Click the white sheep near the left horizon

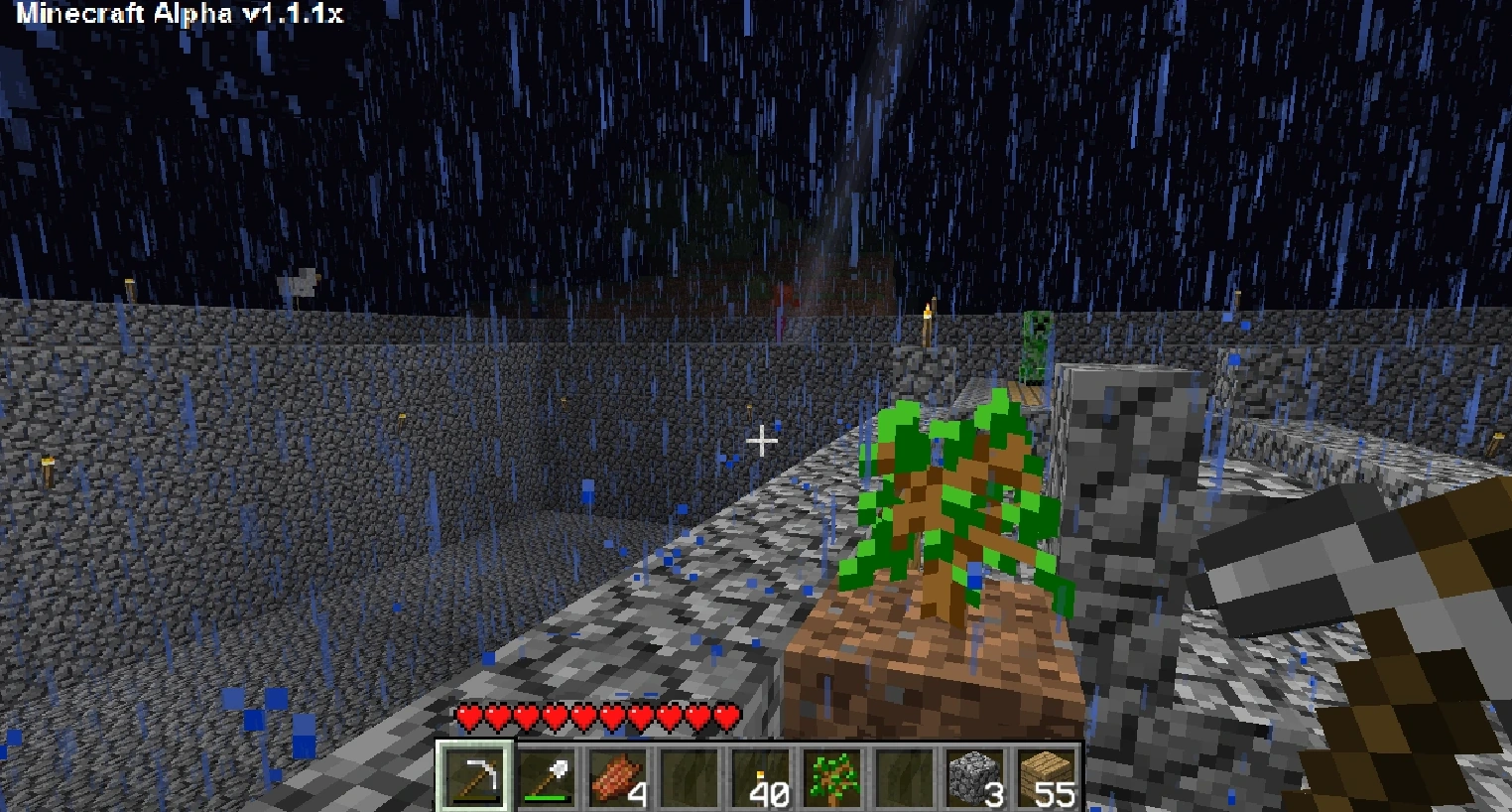click(x=298, y=281)
